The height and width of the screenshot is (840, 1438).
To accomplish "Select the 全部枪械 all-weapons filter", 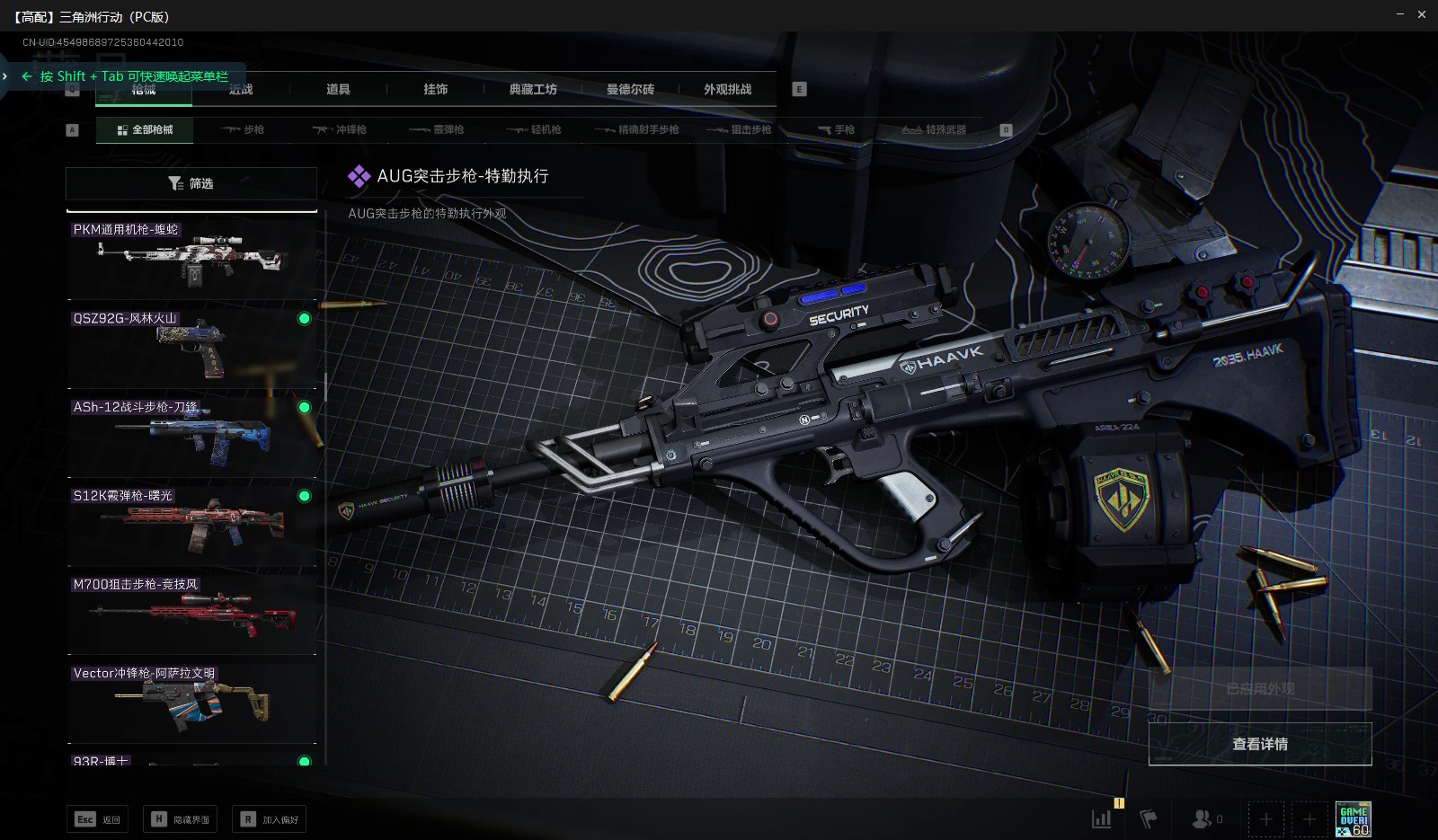I will [145, 130].
